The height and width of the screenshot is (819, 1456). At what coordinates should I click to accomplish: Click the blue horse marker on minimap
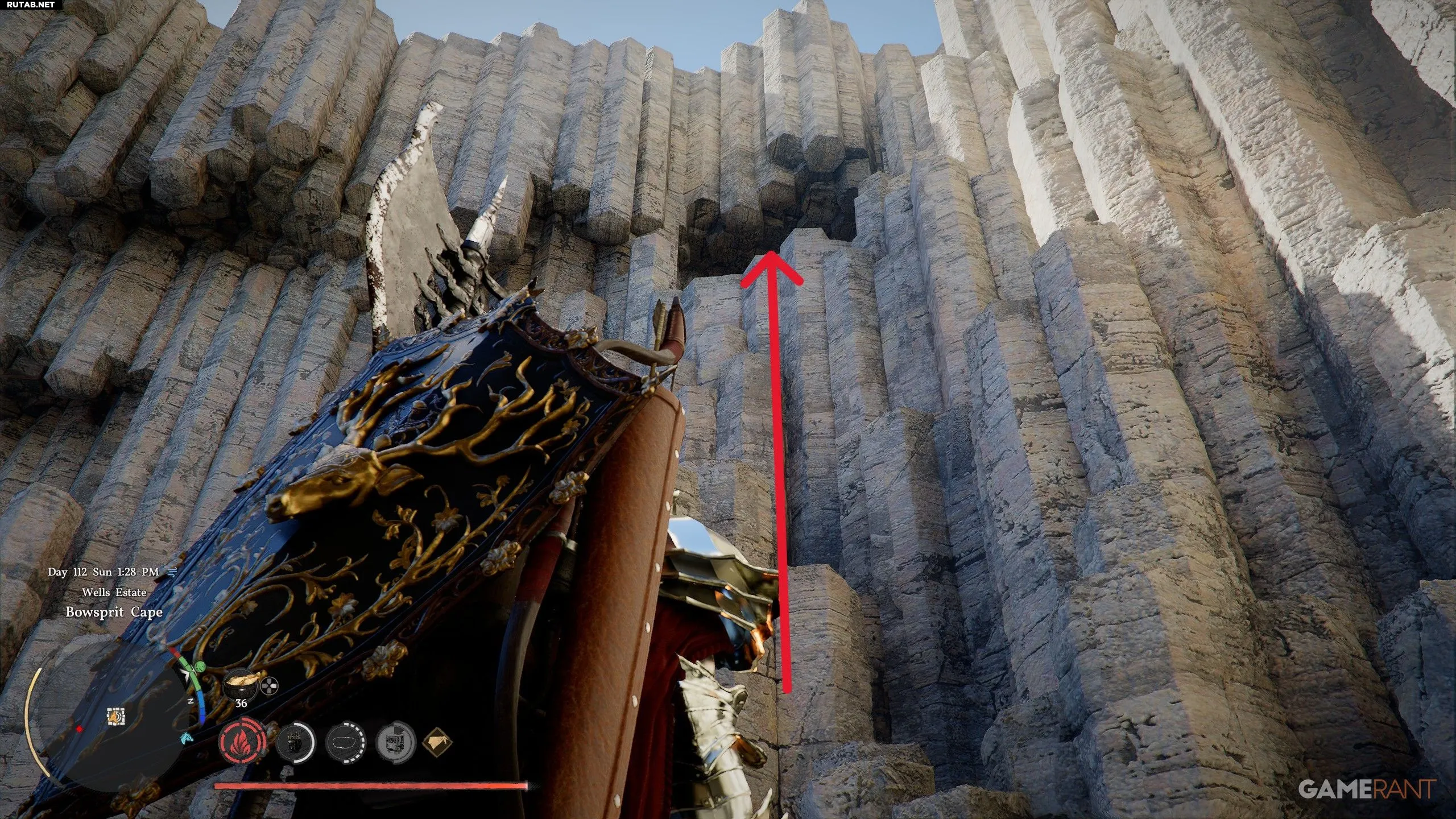click(185, 739)
